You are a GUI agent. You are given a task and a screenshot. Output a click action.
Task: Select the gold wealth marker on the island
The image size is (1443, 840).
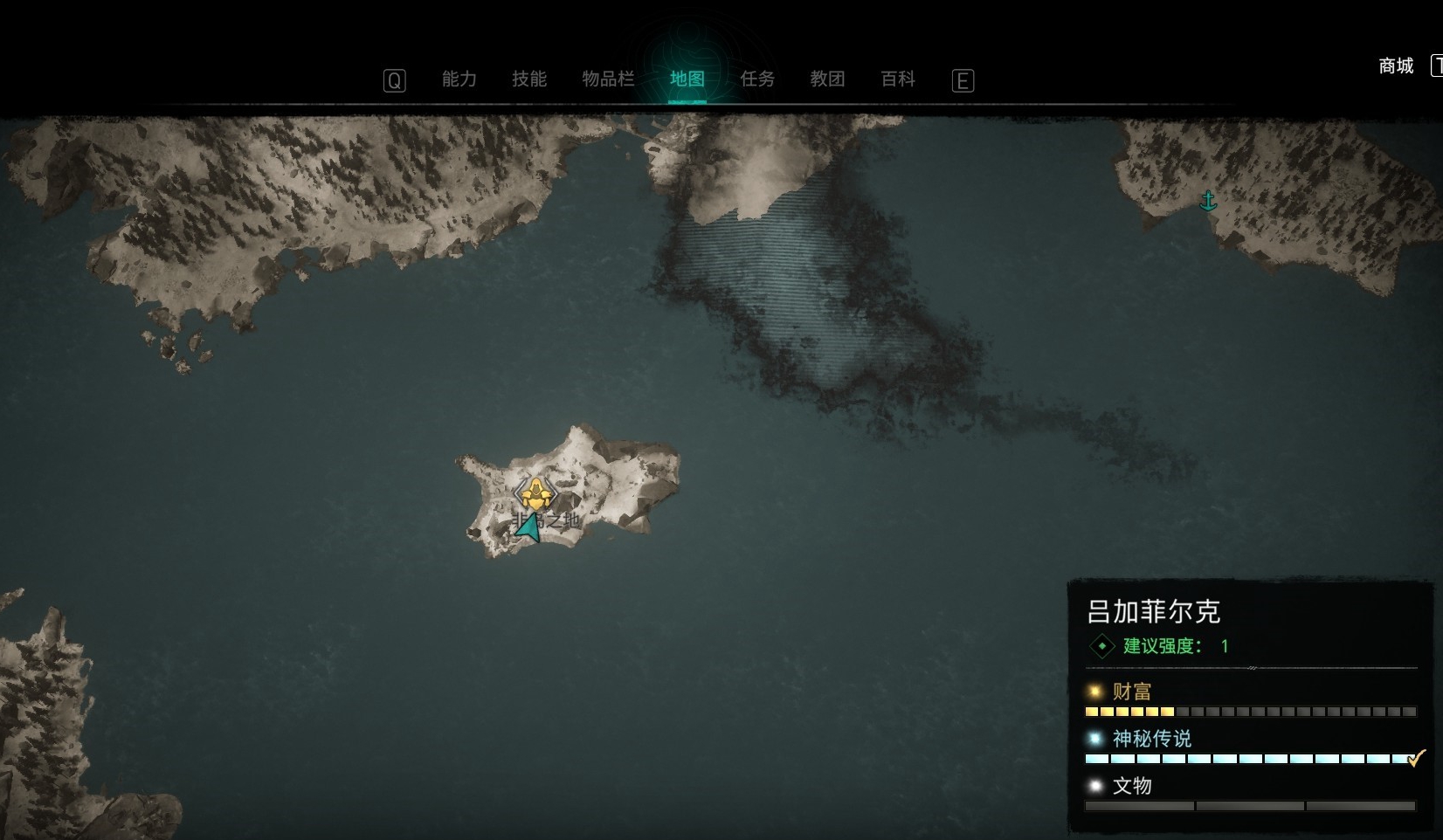[535, 494]
